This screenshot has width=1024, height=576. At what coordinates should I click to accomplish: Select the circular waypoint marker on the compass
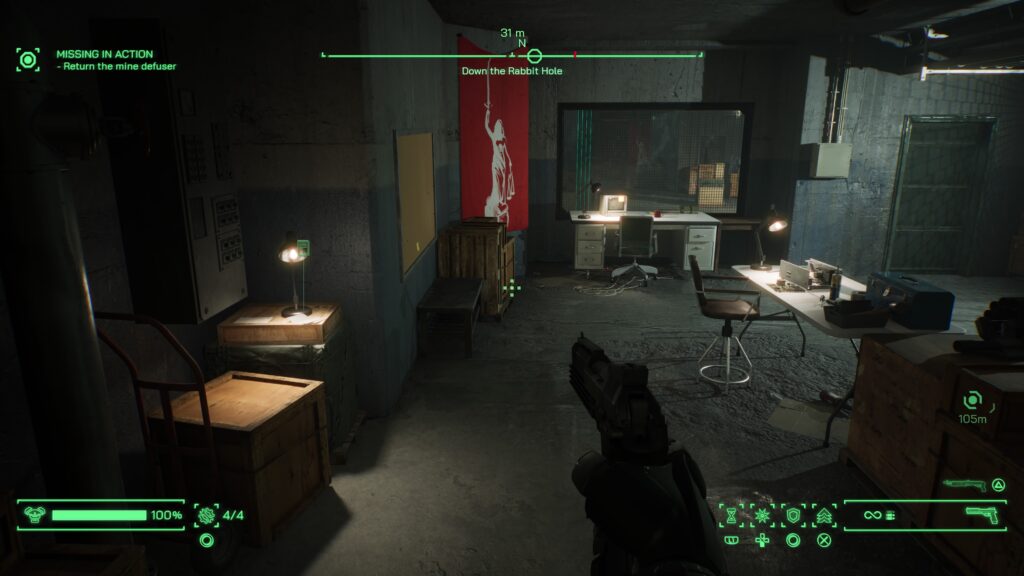tap(534, 56)
